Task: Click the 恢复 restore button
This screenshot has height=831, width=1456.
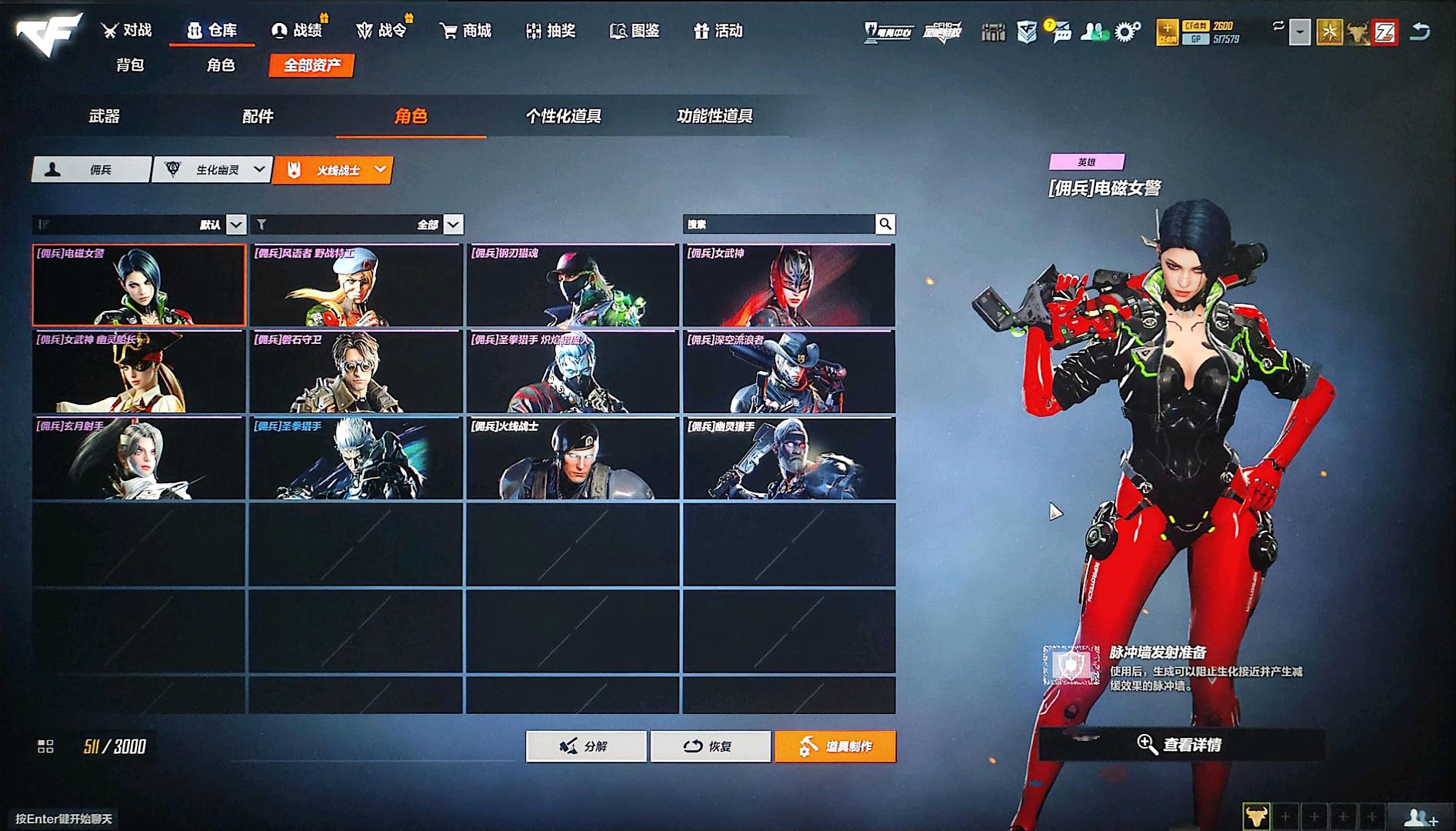Action: [x=710, y=746]
